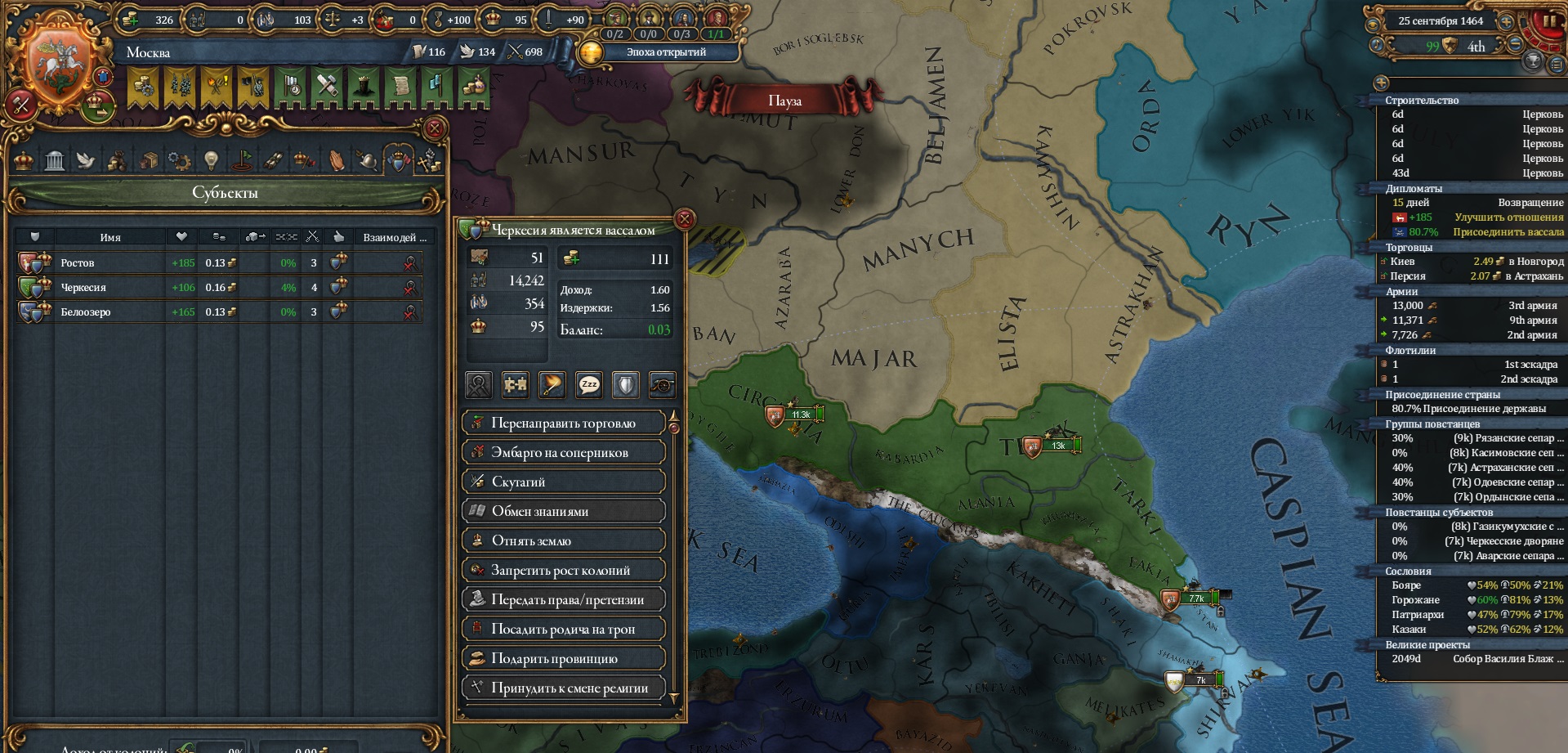
Task: Choose 'Посадить родича на трон'
Action: tap(563, 629)
